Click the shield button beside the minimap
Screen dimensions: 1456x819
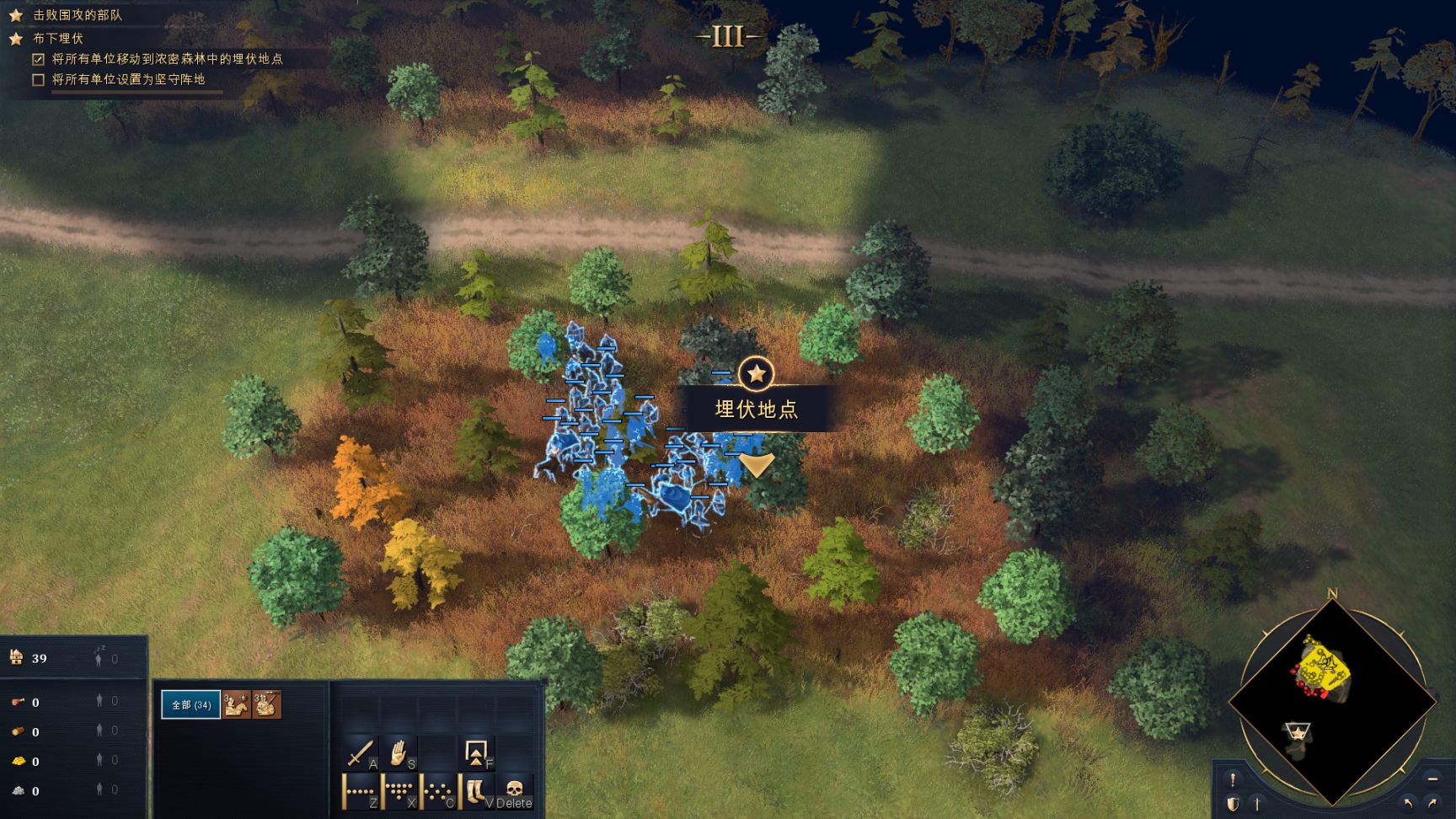[1233, 804]
